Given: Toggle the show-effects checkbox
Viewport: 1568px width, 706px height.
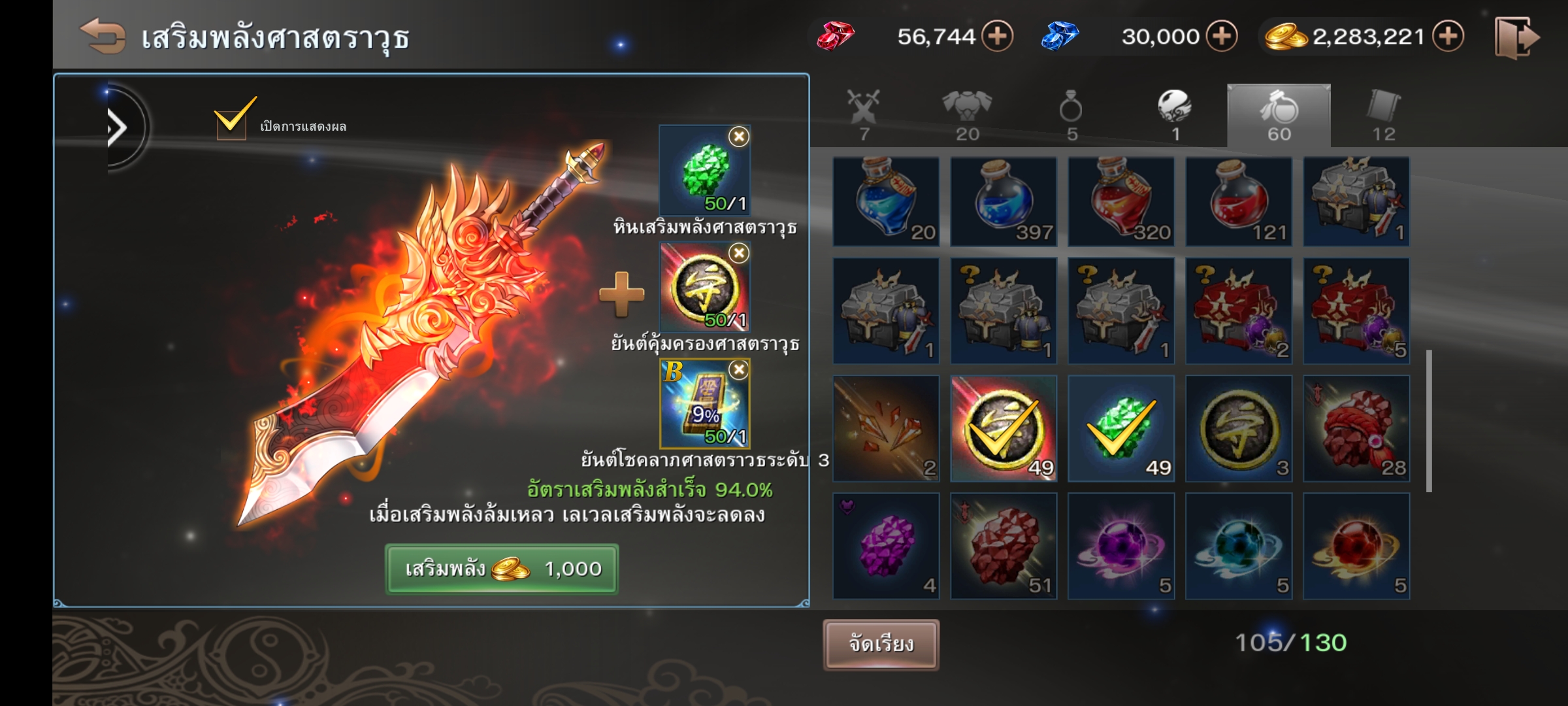Looking at the screenshot, I should click(231, 122).
